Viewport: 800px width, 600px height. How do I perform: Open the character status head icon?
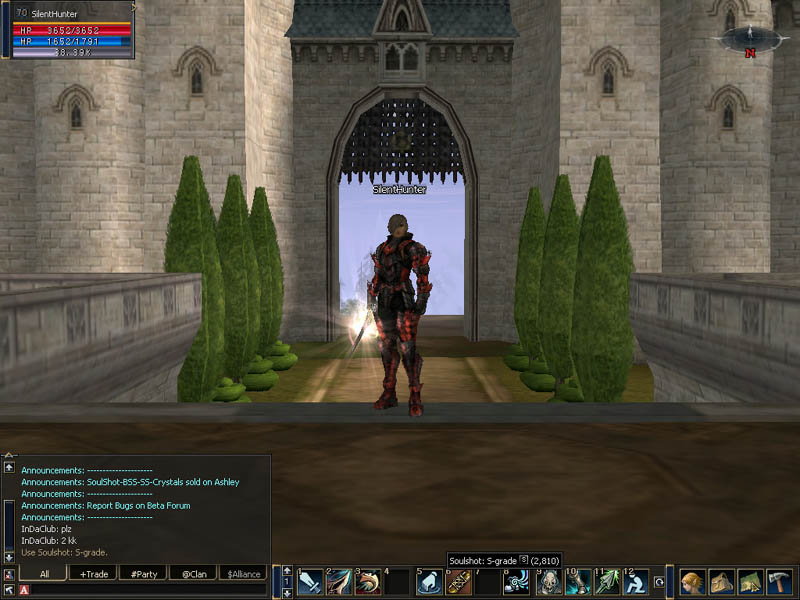tap(692, 582)
